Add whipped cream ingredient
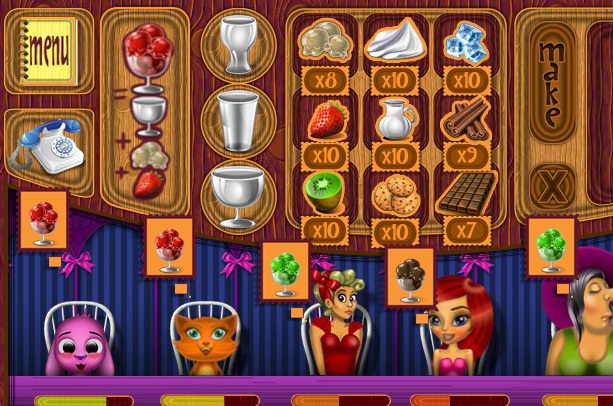The image size is (613, 406). click(396, 43)
